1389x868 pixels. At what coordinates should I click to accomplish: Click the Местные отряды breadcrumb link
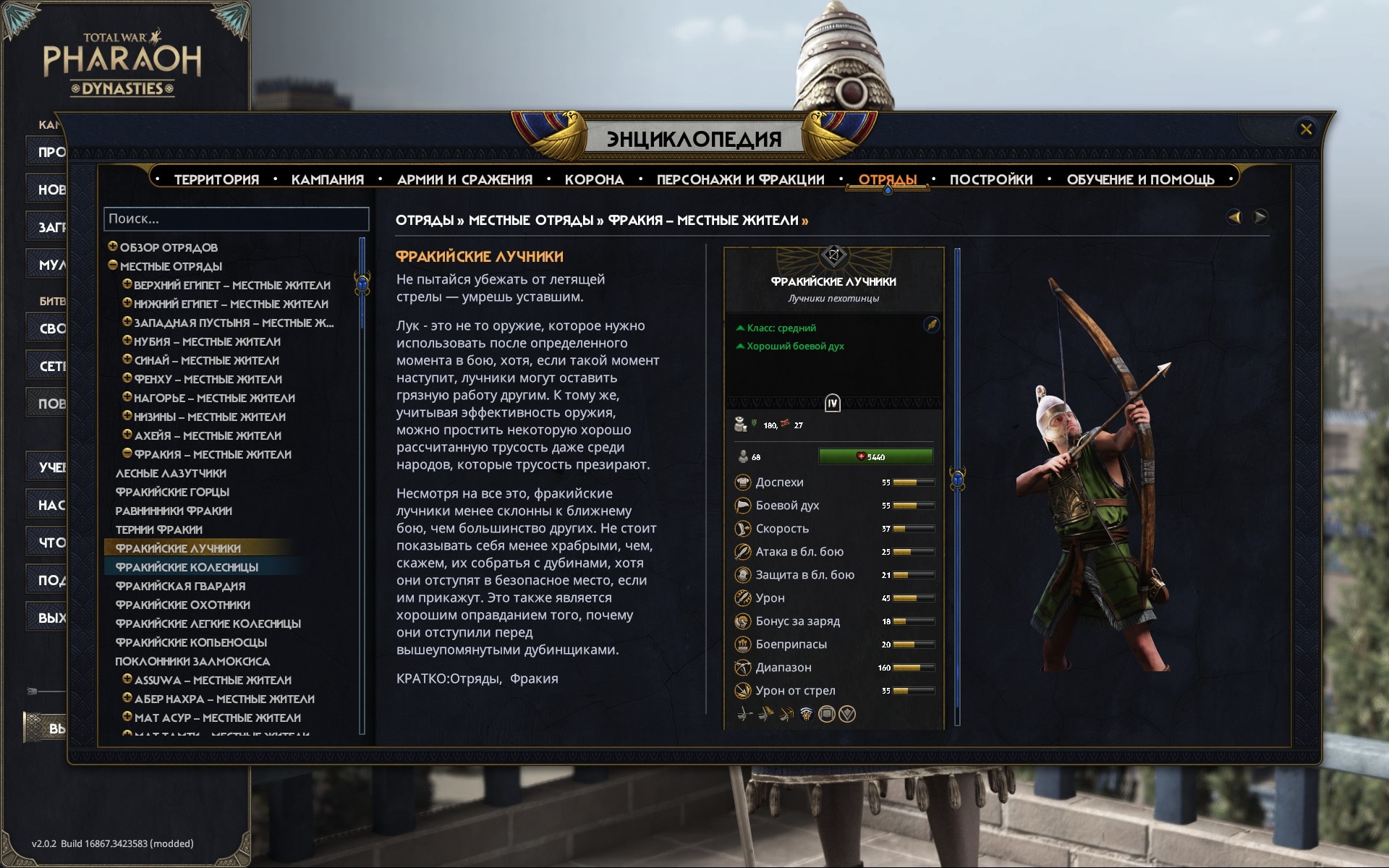(x=530, y=220)
